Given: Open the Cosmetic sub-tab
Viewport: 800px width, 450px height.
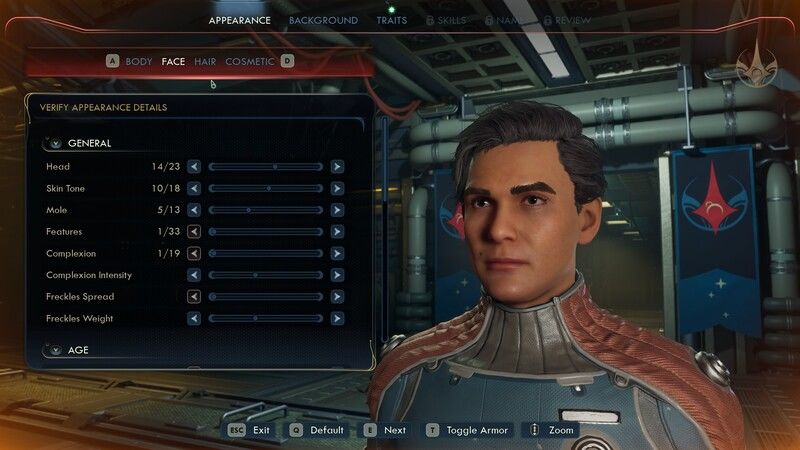Looking at the screenshot, I should [251, 61].
